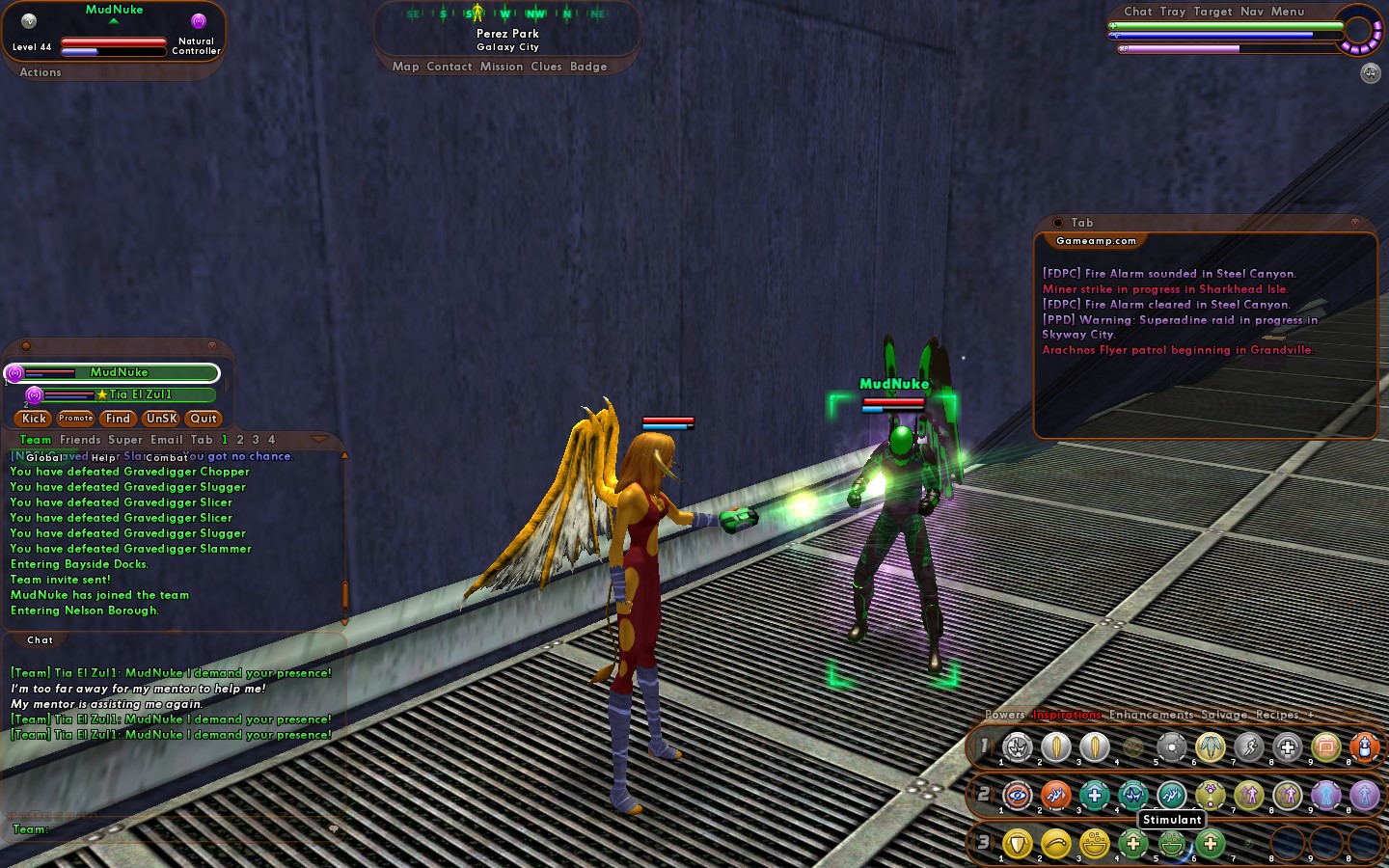Switch to the Friends tab
1389x868 pixels.
(80, 440)
